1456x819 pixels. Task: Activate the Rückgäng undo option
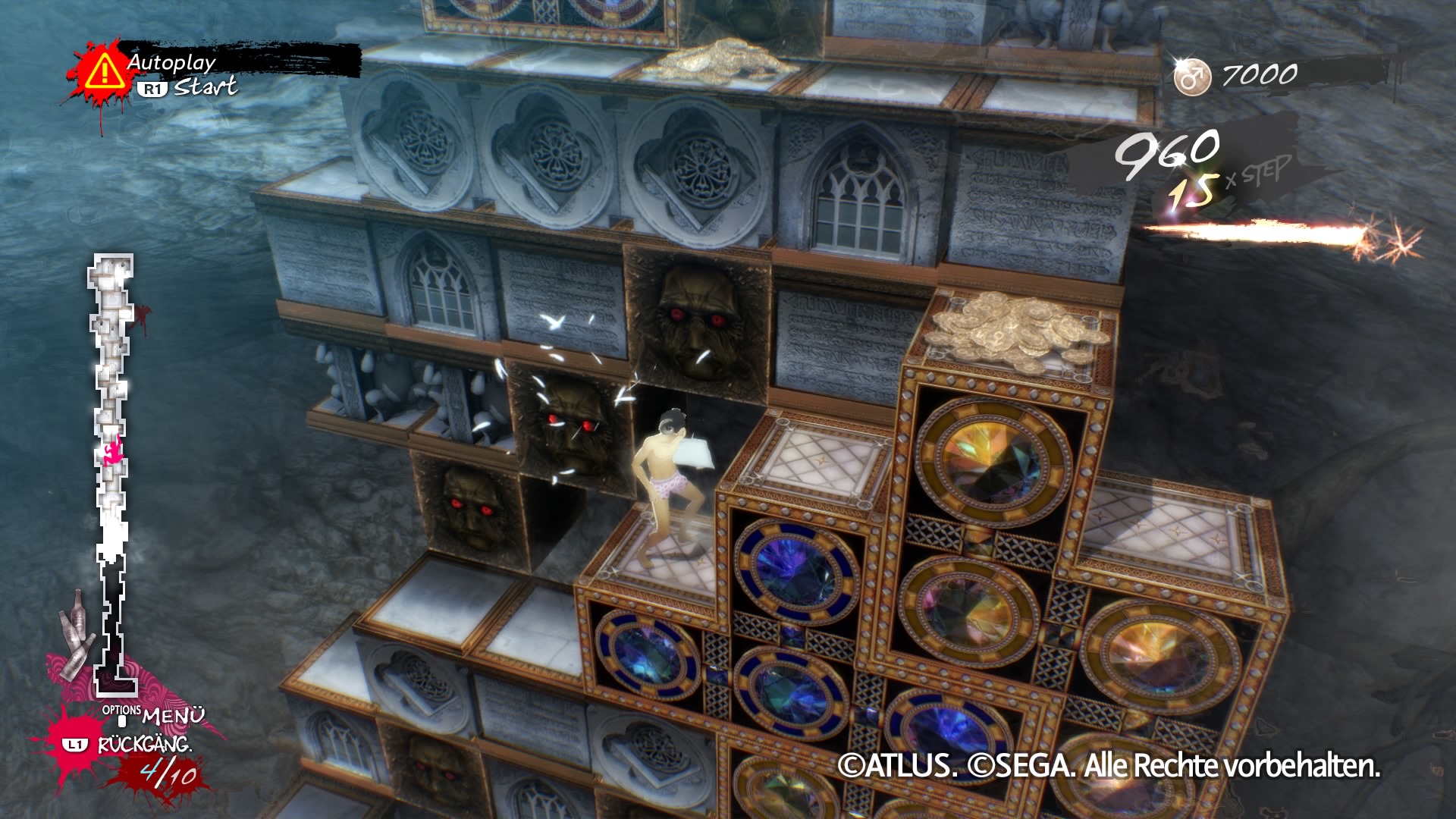(x=144, y=745)
